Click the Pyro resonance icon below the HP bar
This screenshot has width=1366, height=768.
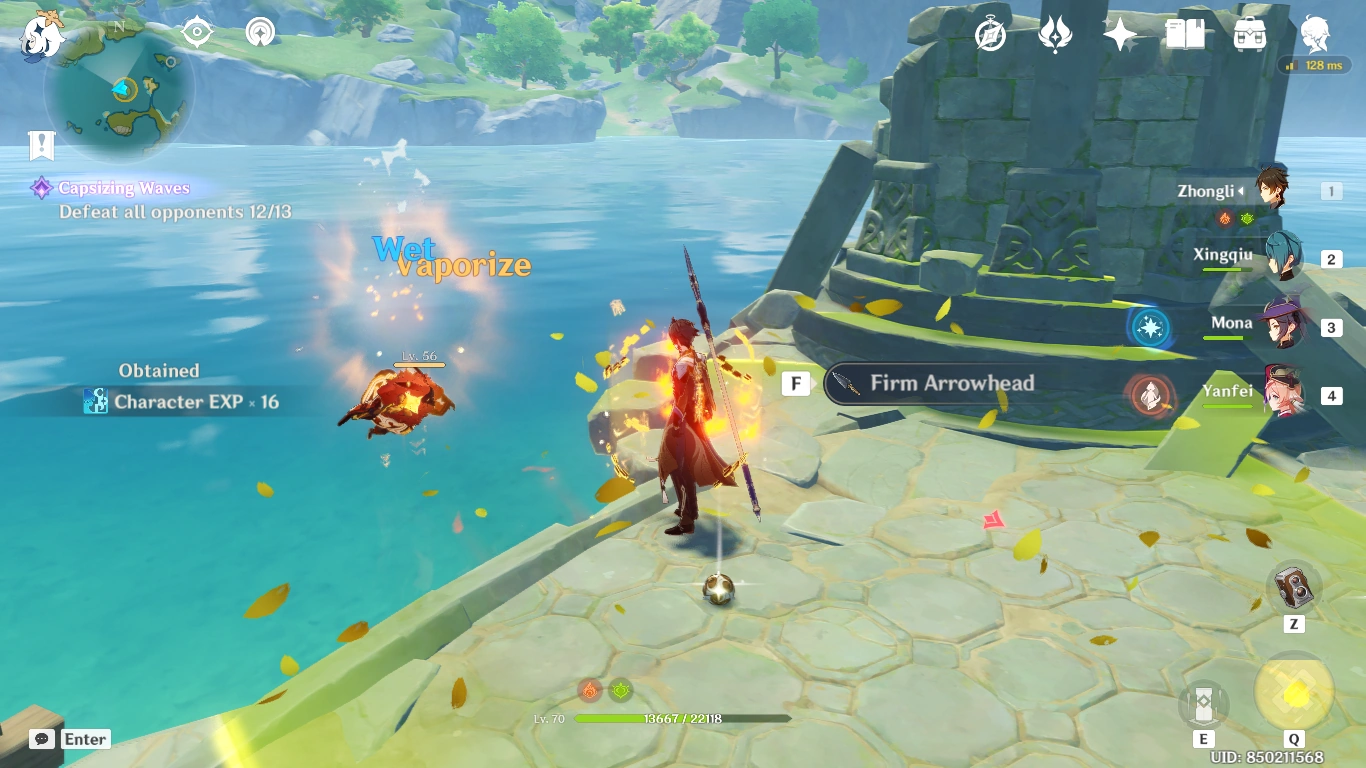(589, 688)
